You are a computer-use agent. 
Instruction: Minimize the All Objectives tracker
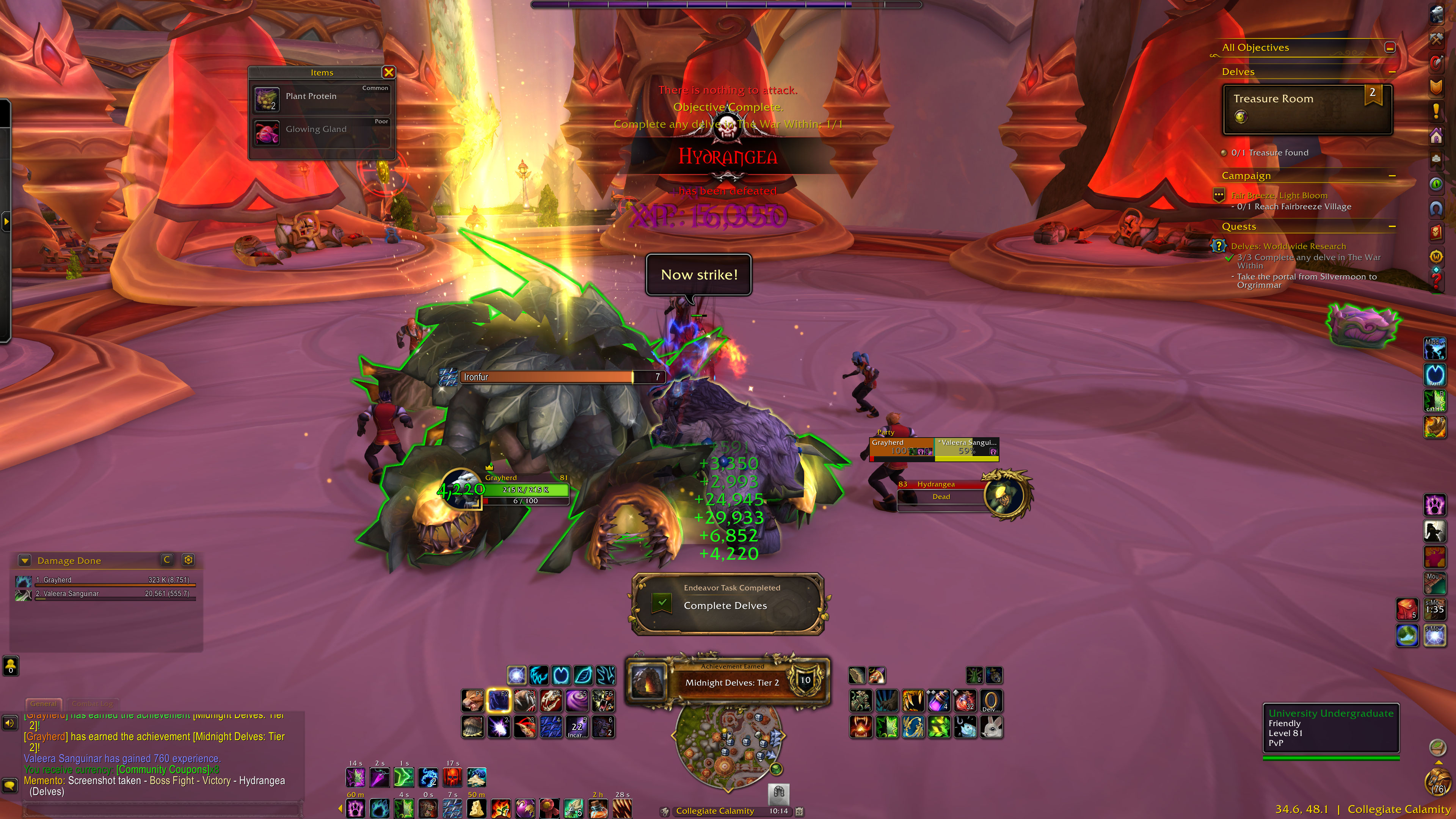[1390, 47]
